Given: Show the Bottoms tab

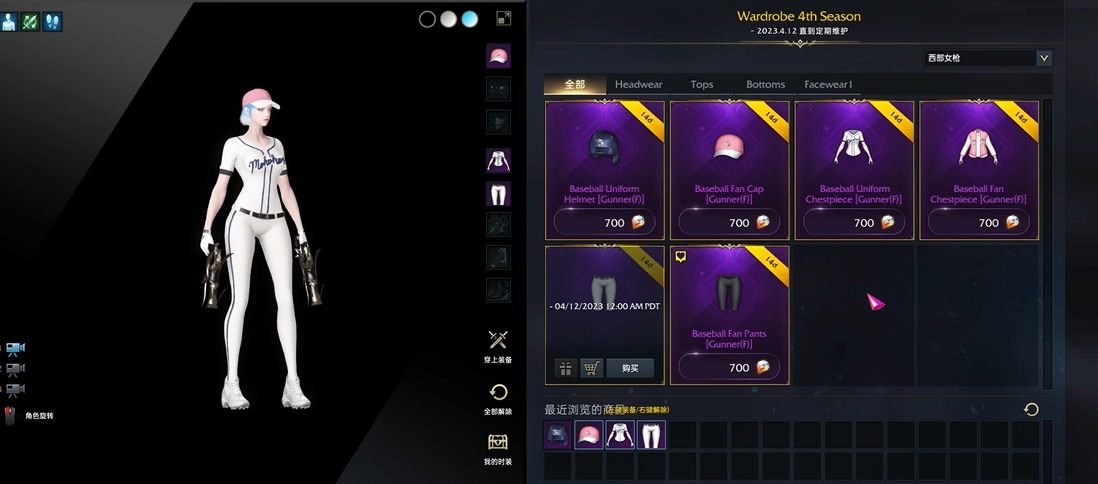Looking at the screenshot, I should coord(765,85).
